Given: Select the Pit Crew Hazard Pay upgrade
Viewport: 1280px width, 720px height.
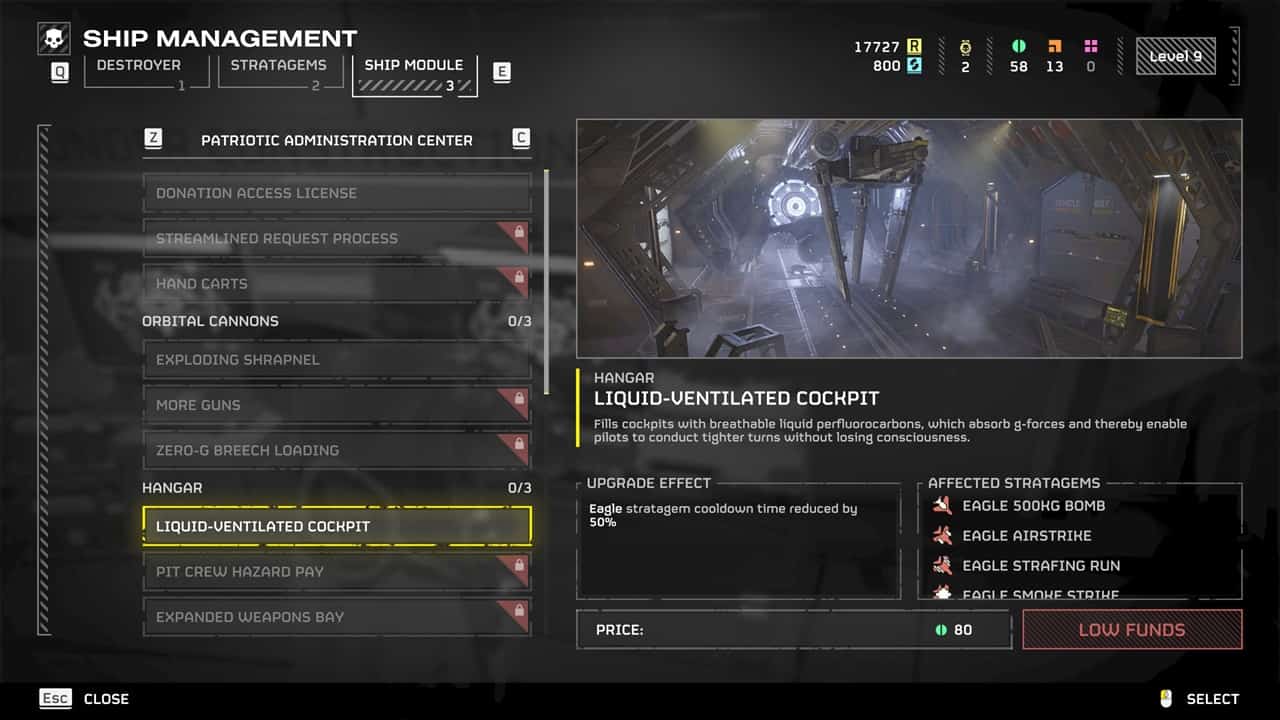Looking at the screenshot, I should pos(336,572).
